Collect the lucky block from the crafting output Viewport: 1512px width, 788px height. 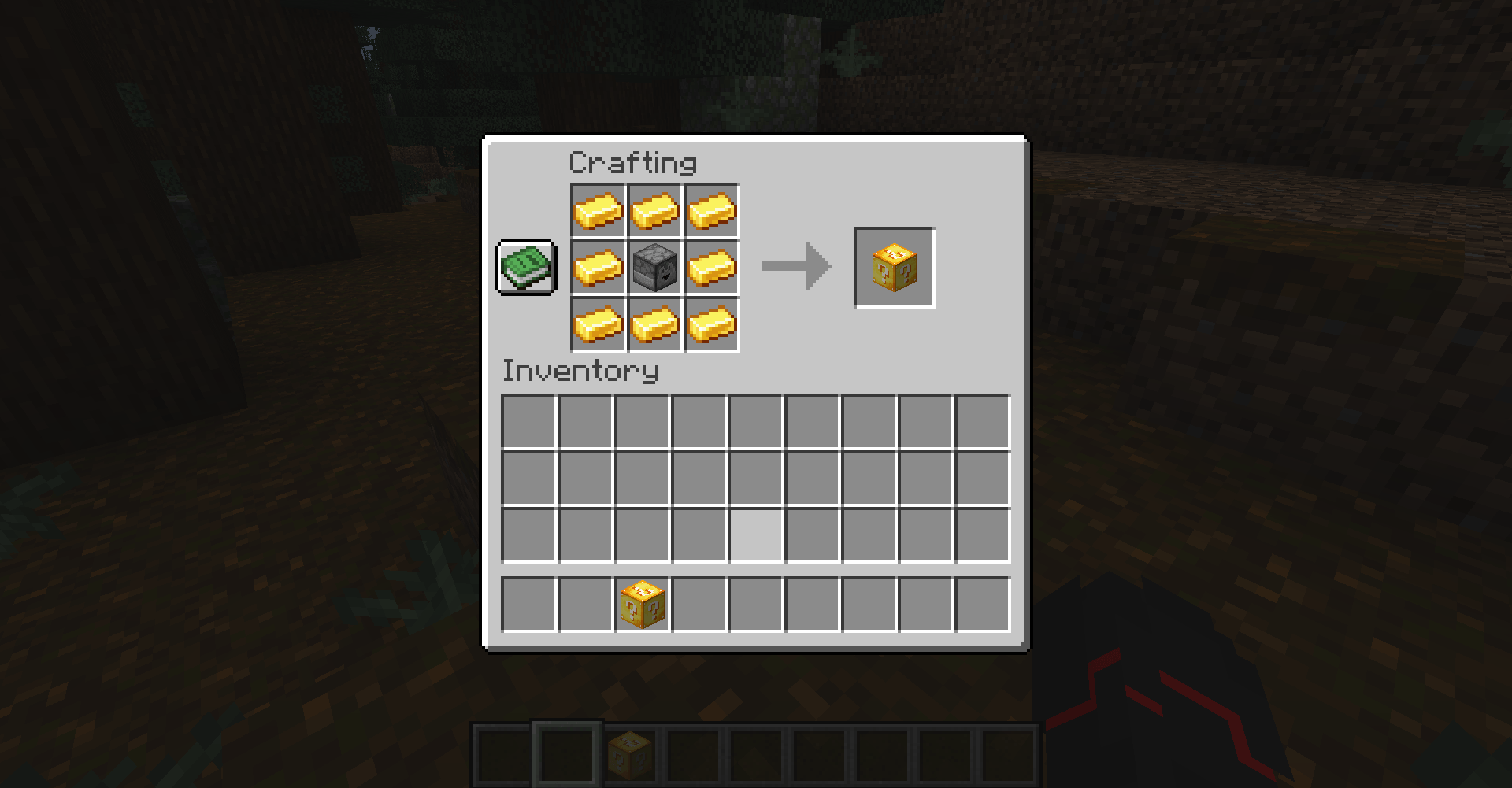coord(893,266)
